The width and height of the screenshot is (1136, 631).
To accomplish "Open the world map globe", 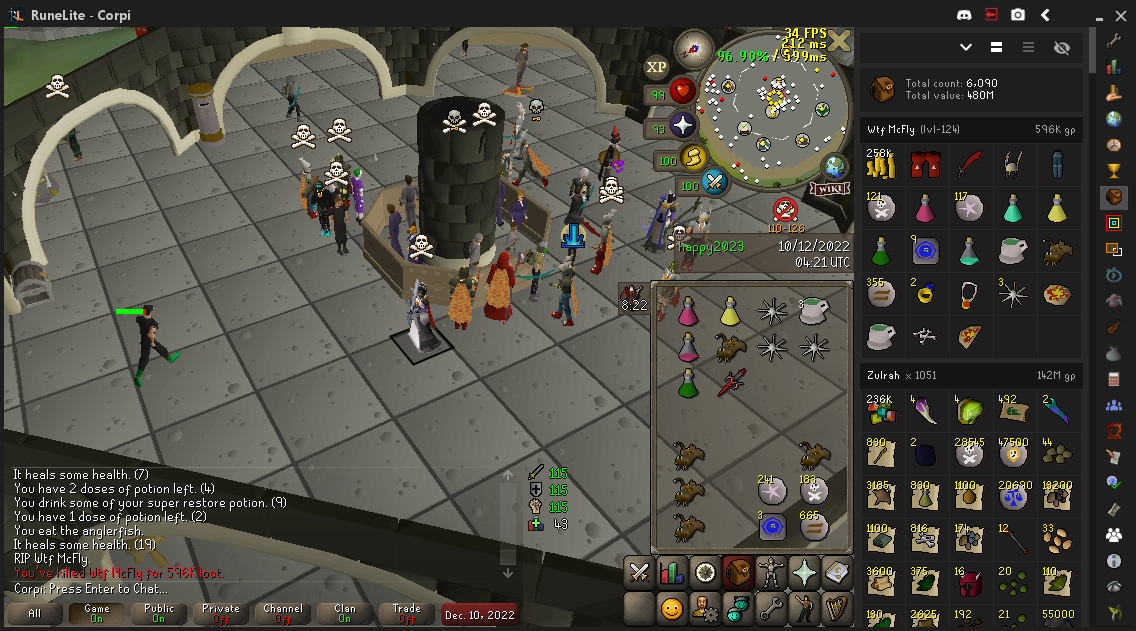I will [834, 166].
